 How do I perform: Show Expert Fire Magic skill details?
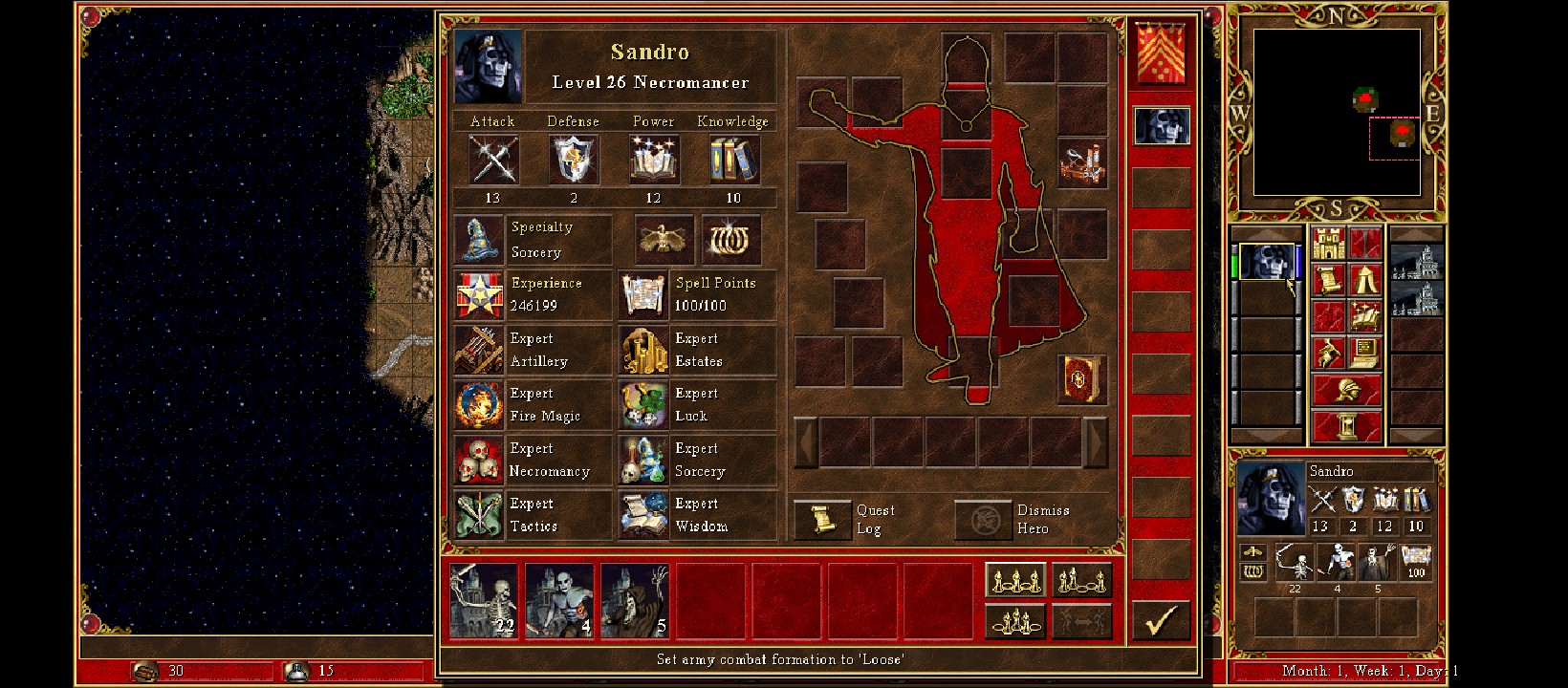[479, 405]
